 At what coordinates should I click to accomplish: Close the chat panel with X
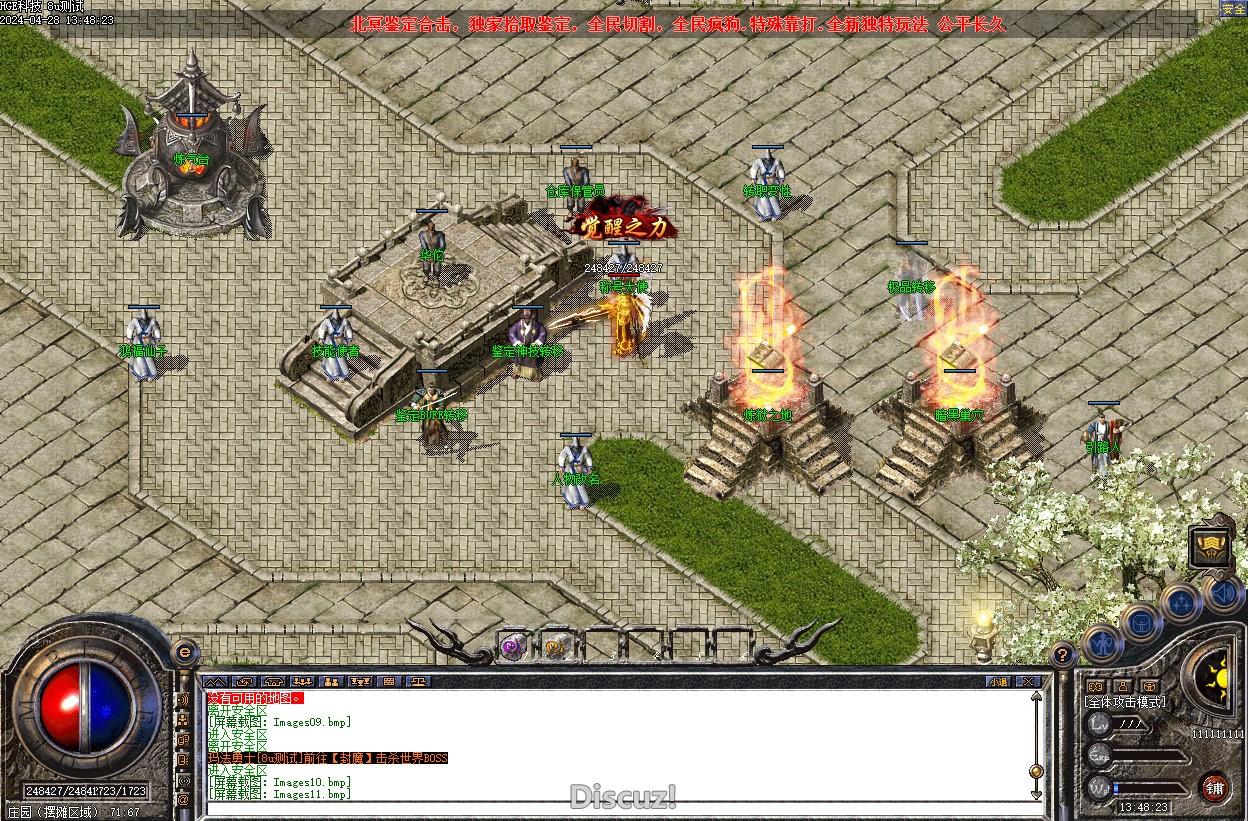[x=1029, y=682]
